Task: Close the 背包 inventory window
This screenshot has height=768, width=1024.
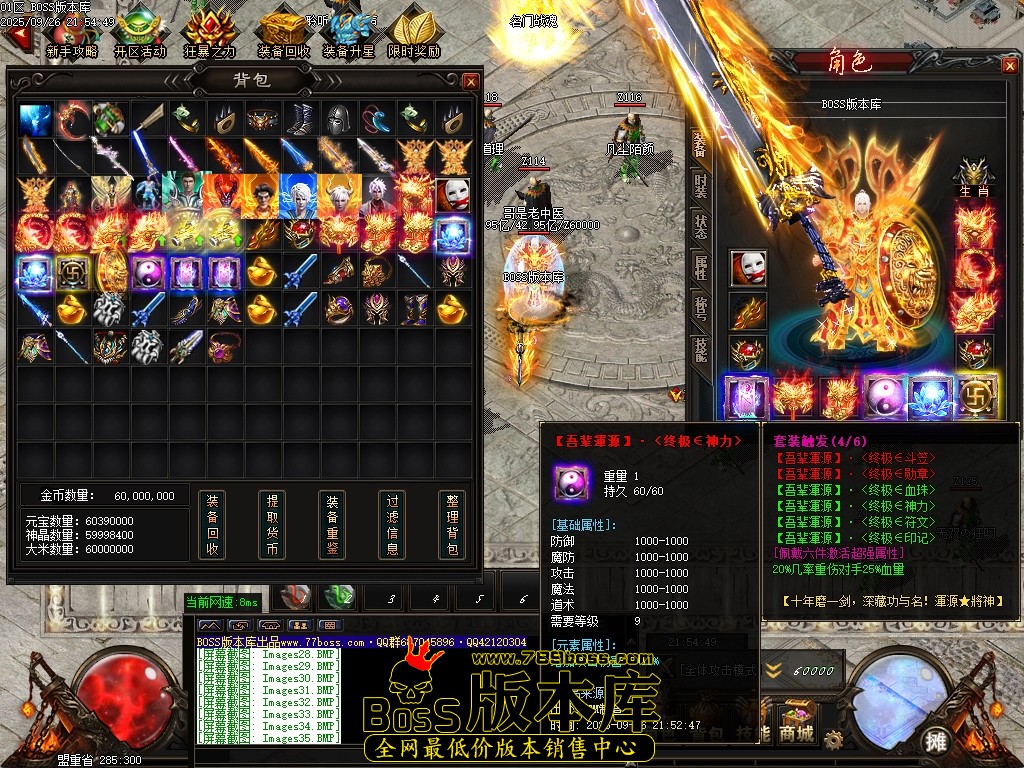Action: (471, 81)
